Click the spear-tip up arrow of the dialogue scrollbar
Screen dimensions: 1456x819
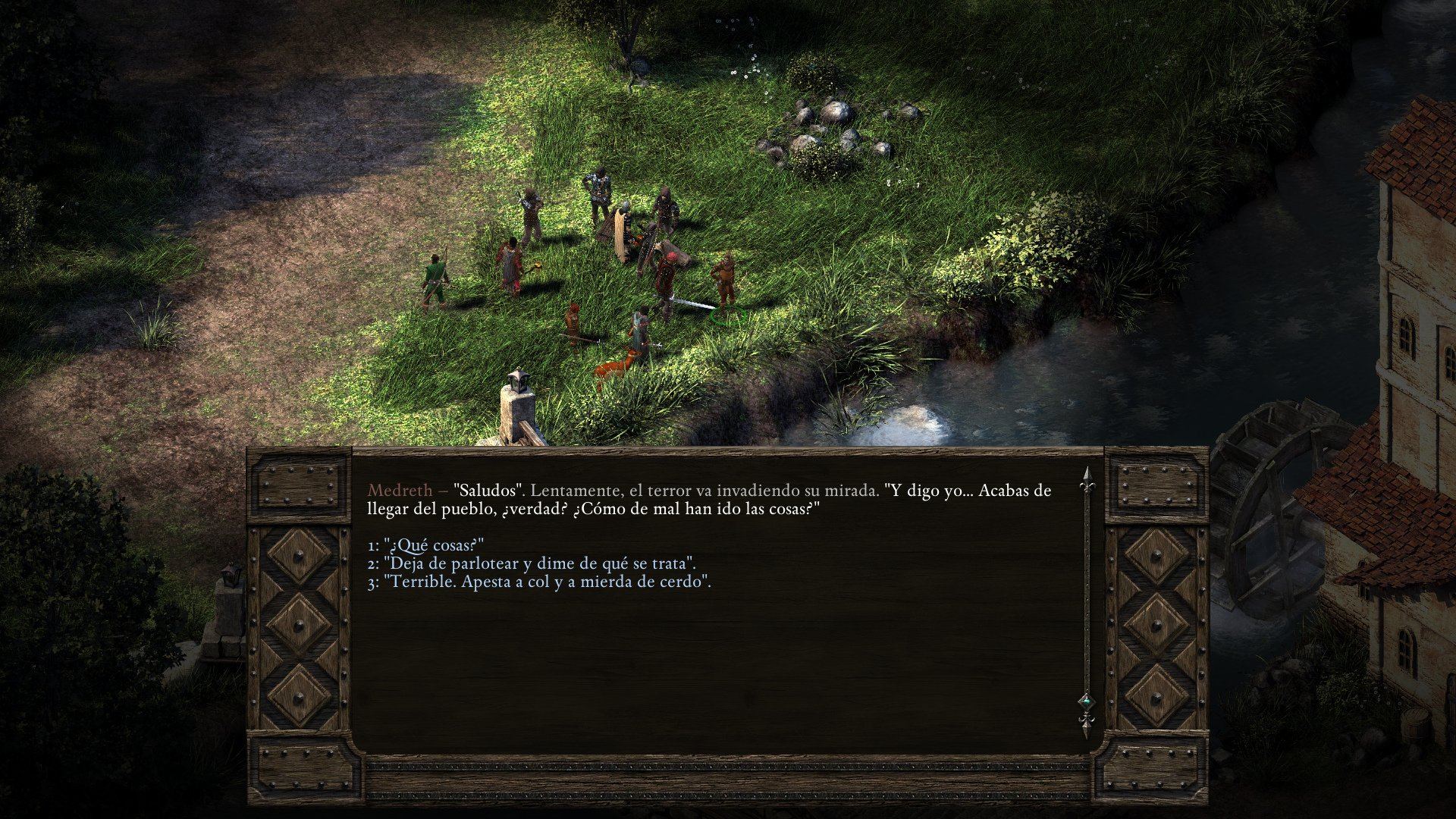(1088, 475)
